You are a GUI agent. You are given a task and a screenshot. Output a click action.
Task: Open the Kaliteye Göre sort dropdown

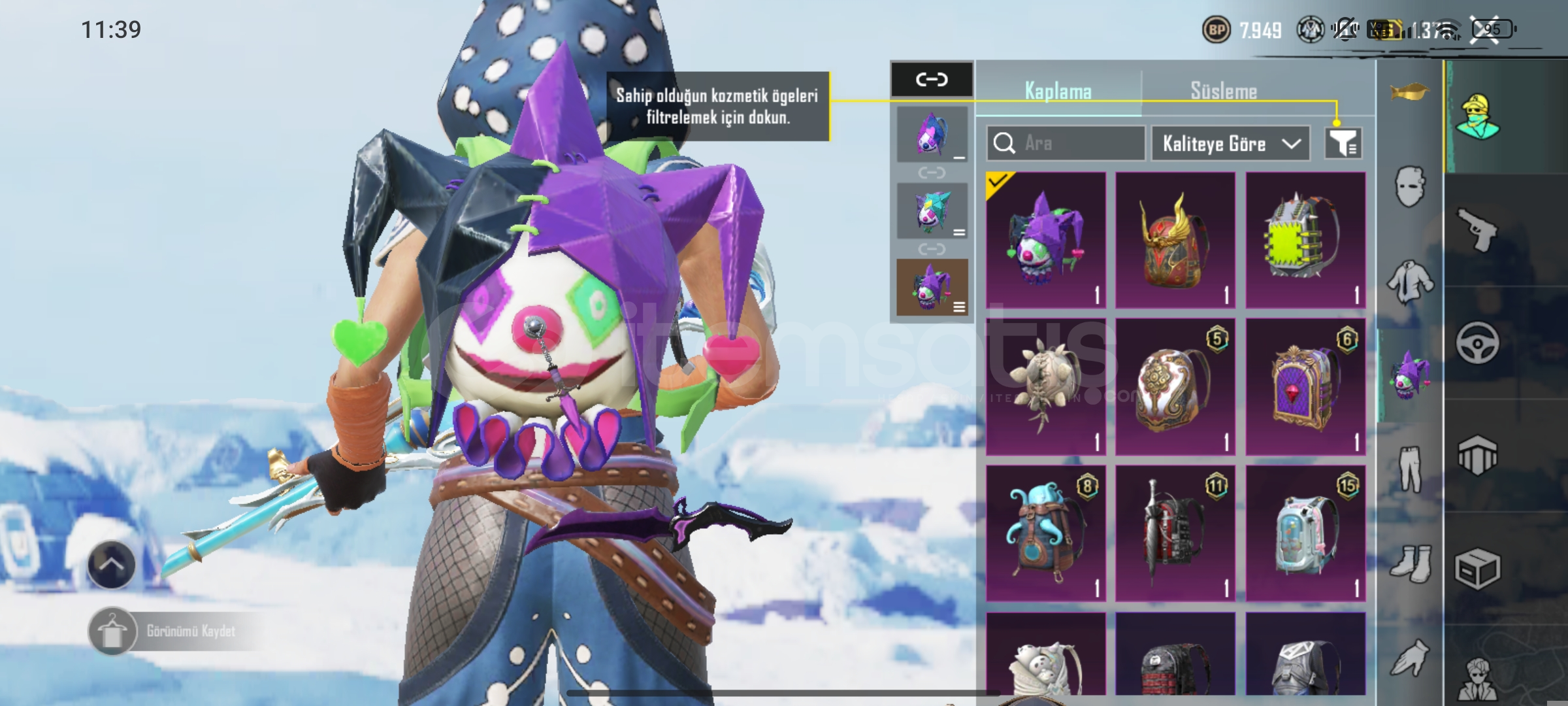pyautogui.click(x=1230, y=143)
